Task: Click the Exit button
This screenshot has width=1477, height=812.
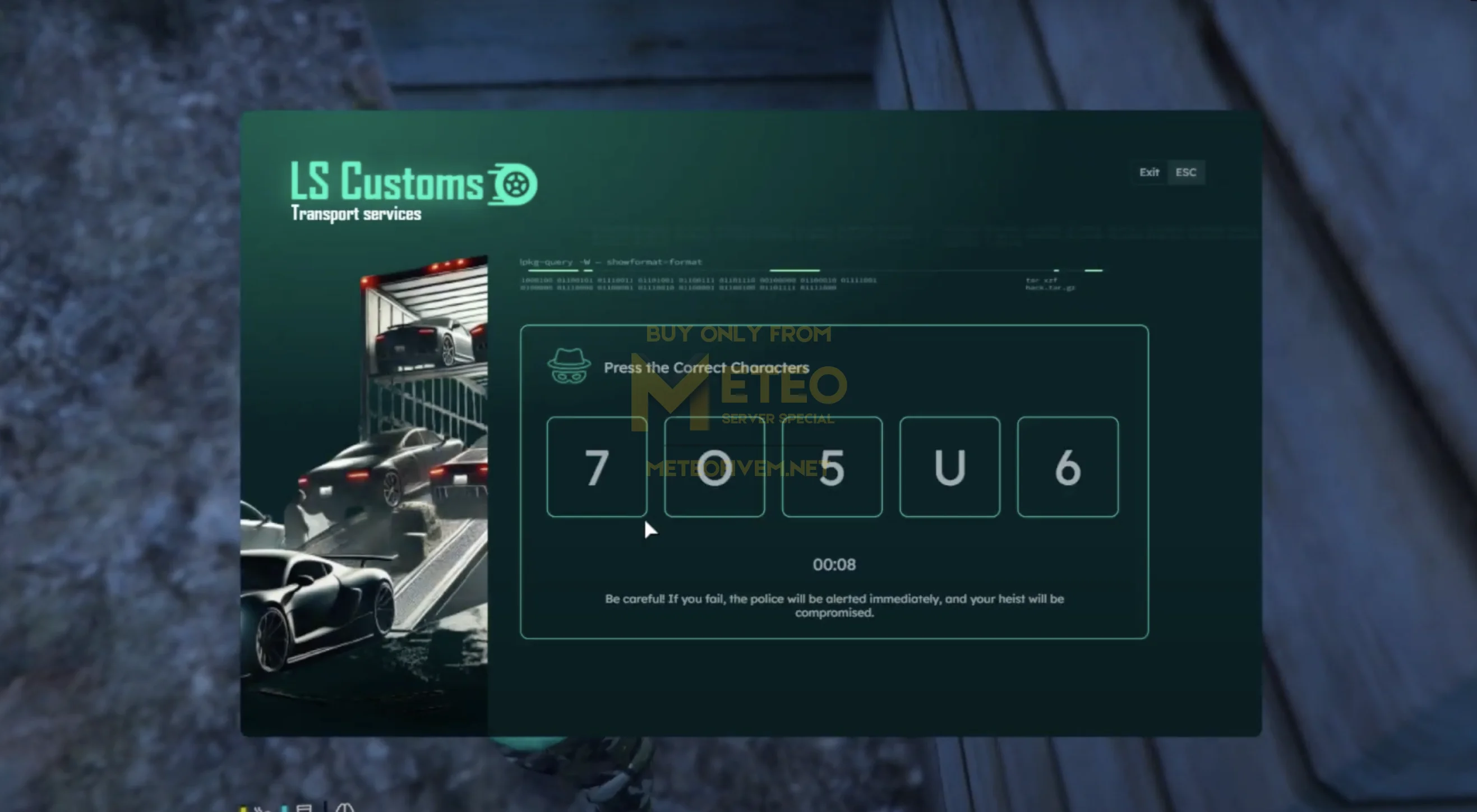Action: 1149,172
